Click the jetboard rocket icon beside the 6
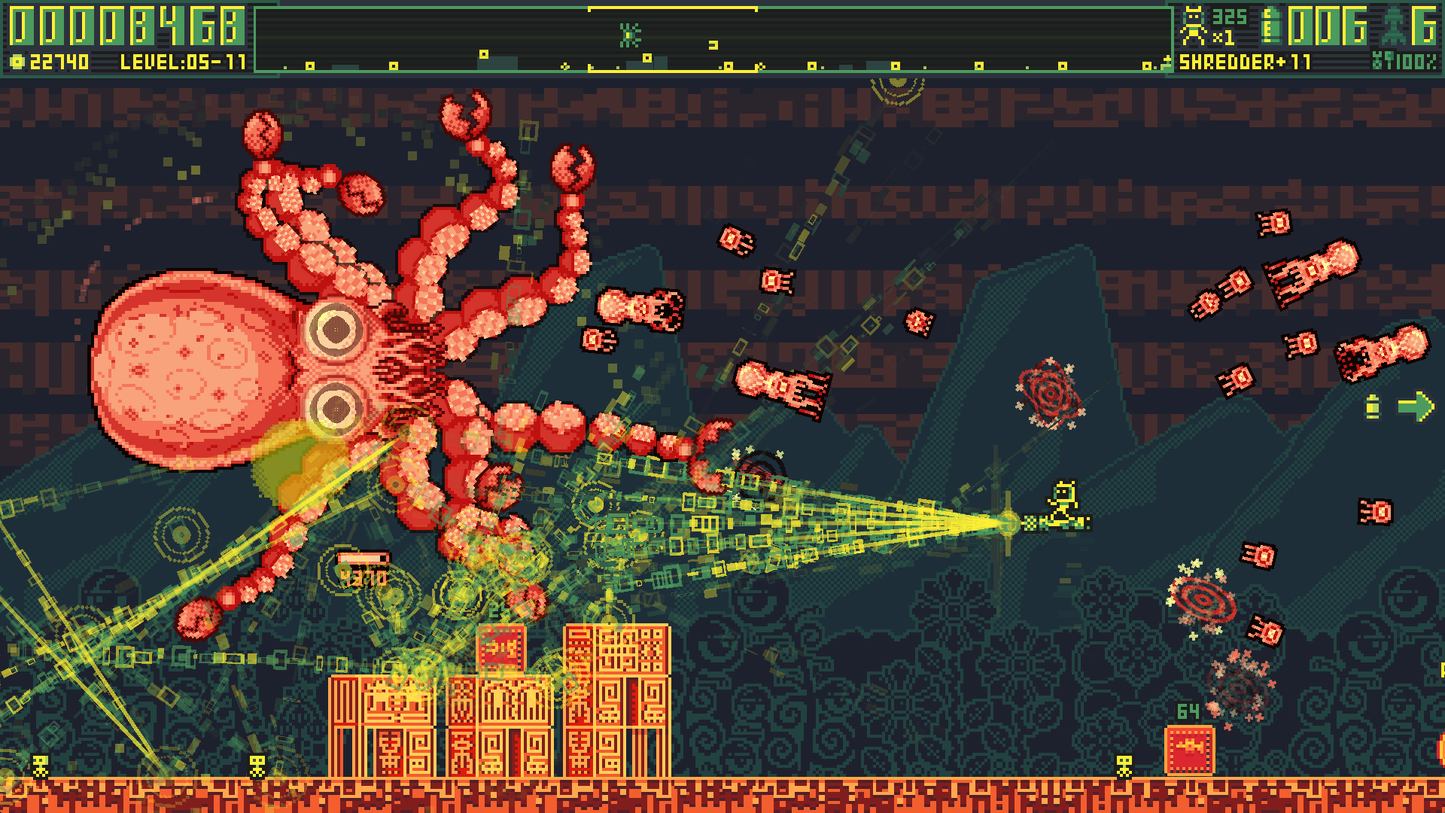The width and height of the screenshot is (1445, 813). click(x=1394, y=26)
